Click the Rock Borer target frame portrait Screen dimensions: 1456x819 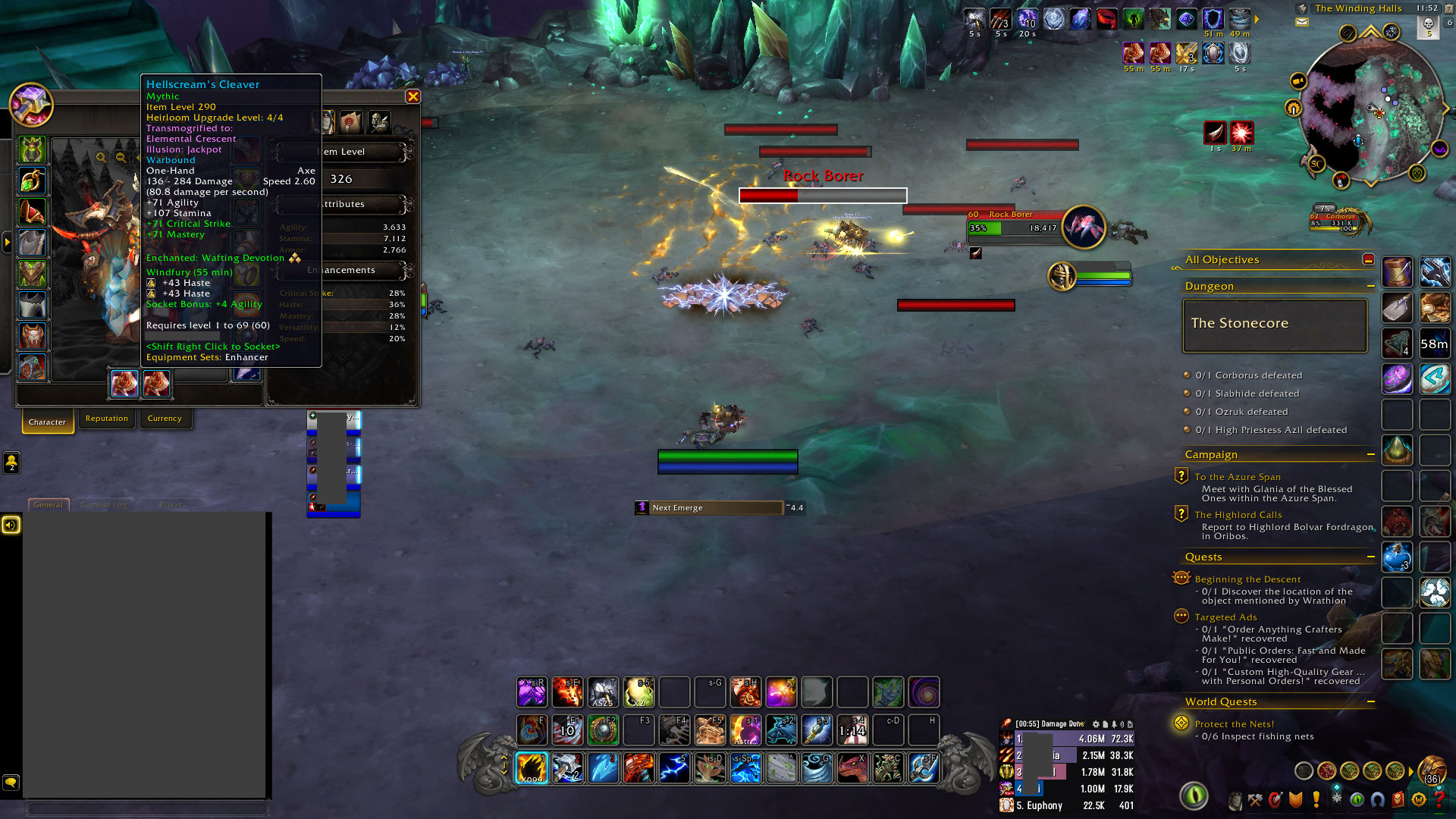click(x=1084, y=227)
